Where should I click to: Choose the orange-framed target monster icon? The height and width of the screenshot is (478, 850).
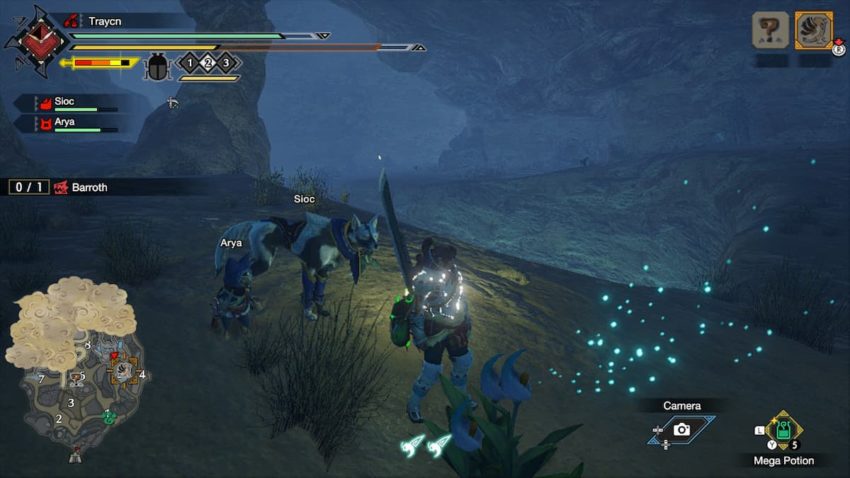pos(814,31)
